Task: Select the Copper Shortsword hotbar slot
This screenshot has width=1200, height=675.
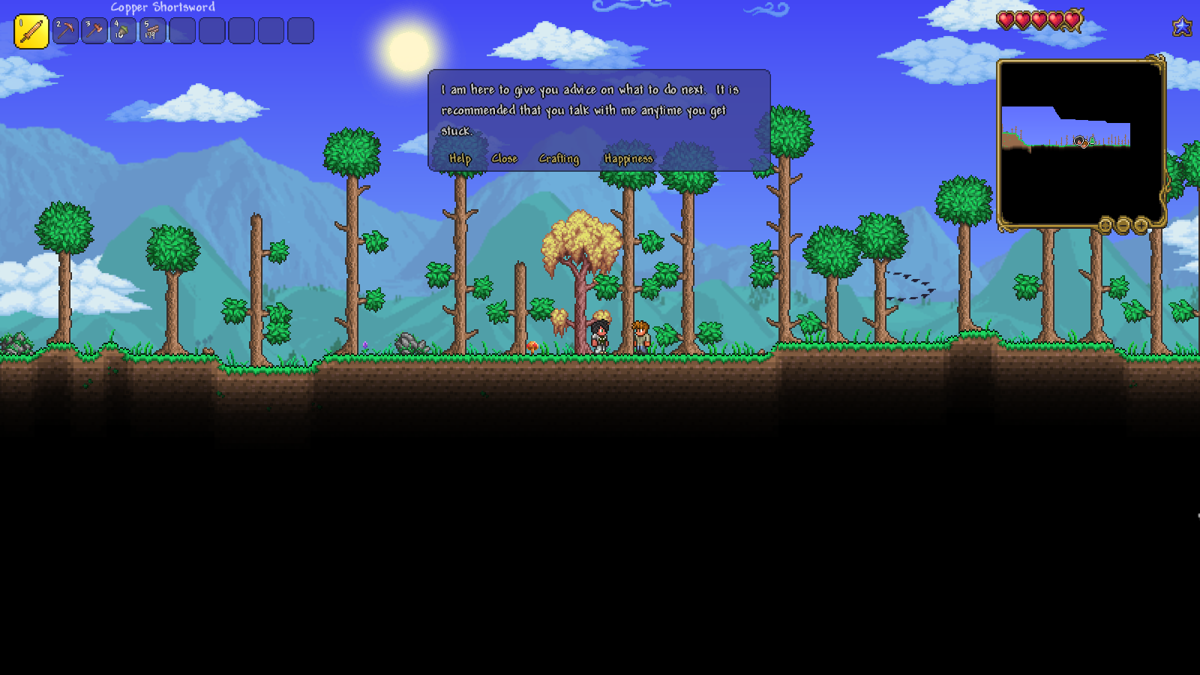Action: tap(31, 32)
